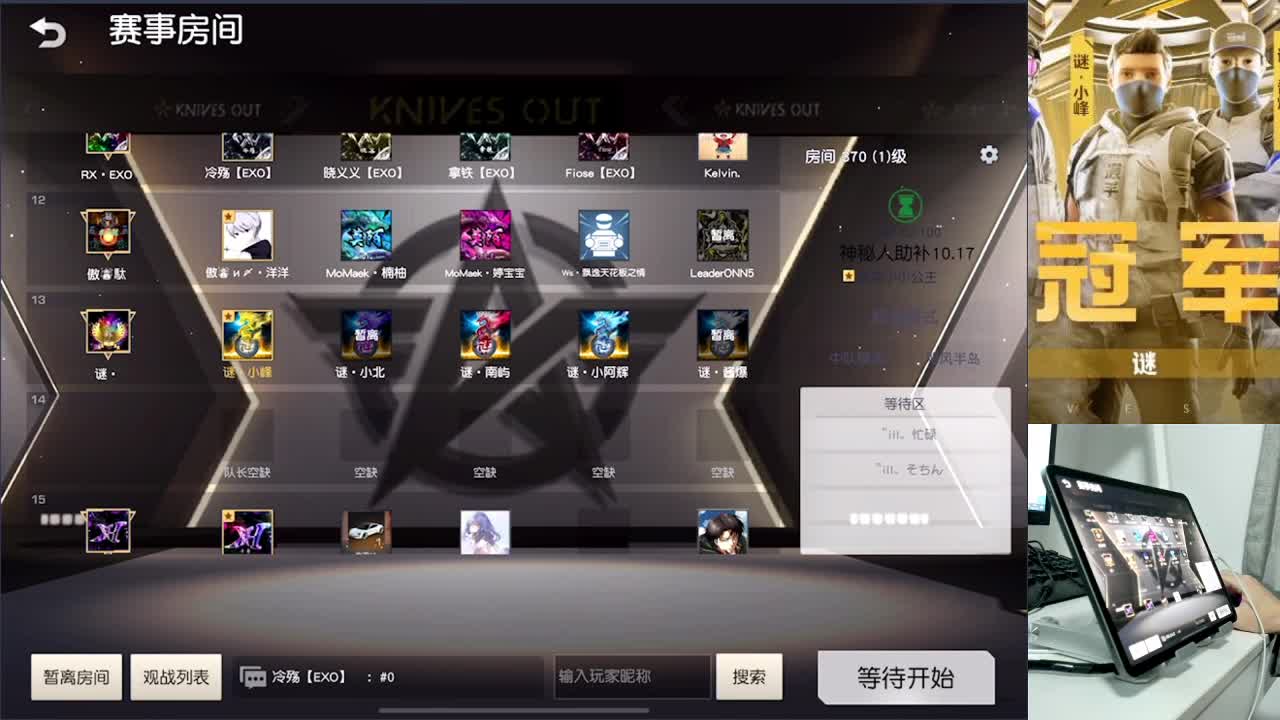
Task: Click the 输入玩家昵称 search input field
Action: point(630,677)
